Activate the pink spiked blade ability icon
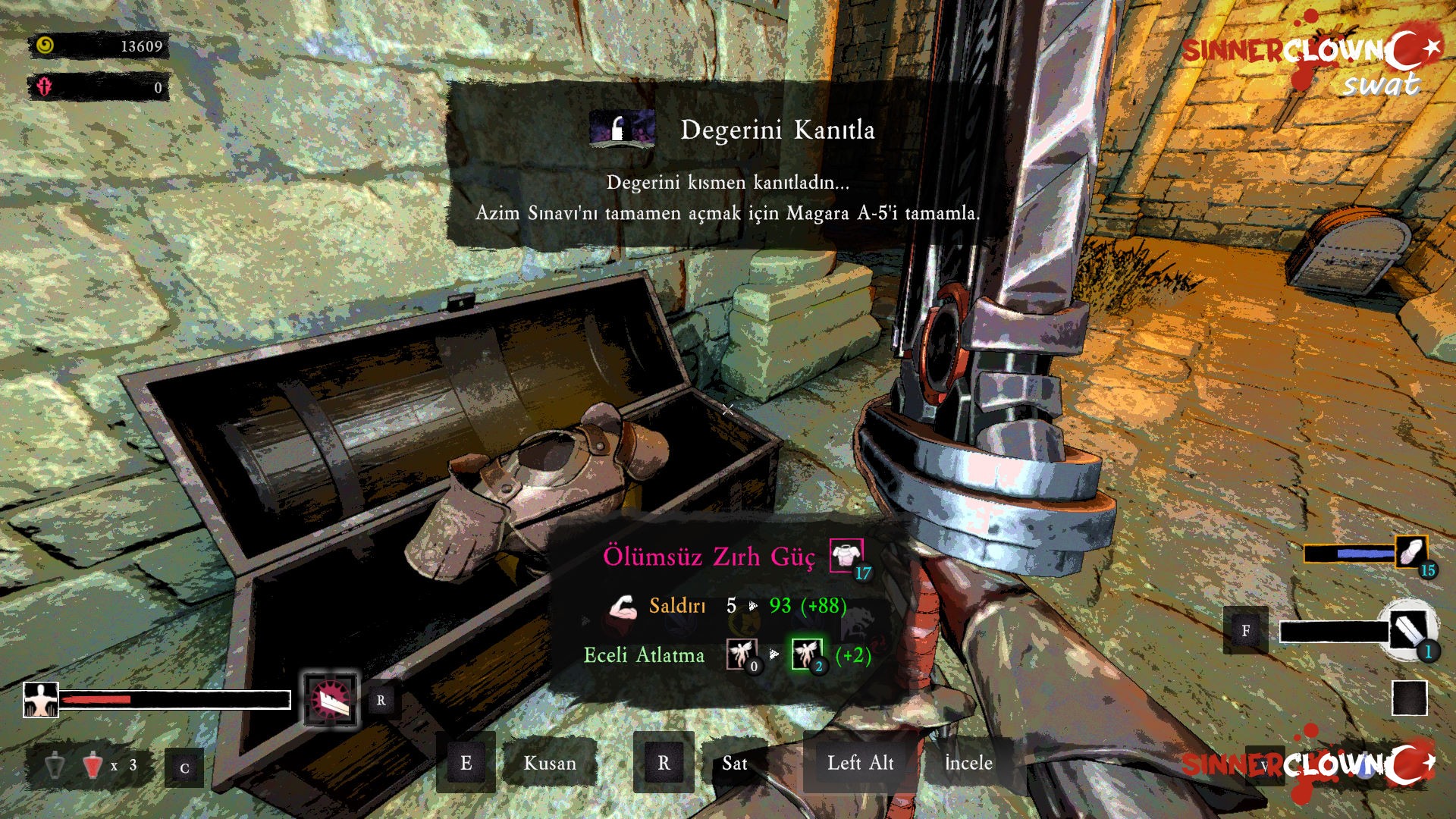1456x819 pixels. pos(331,699)
